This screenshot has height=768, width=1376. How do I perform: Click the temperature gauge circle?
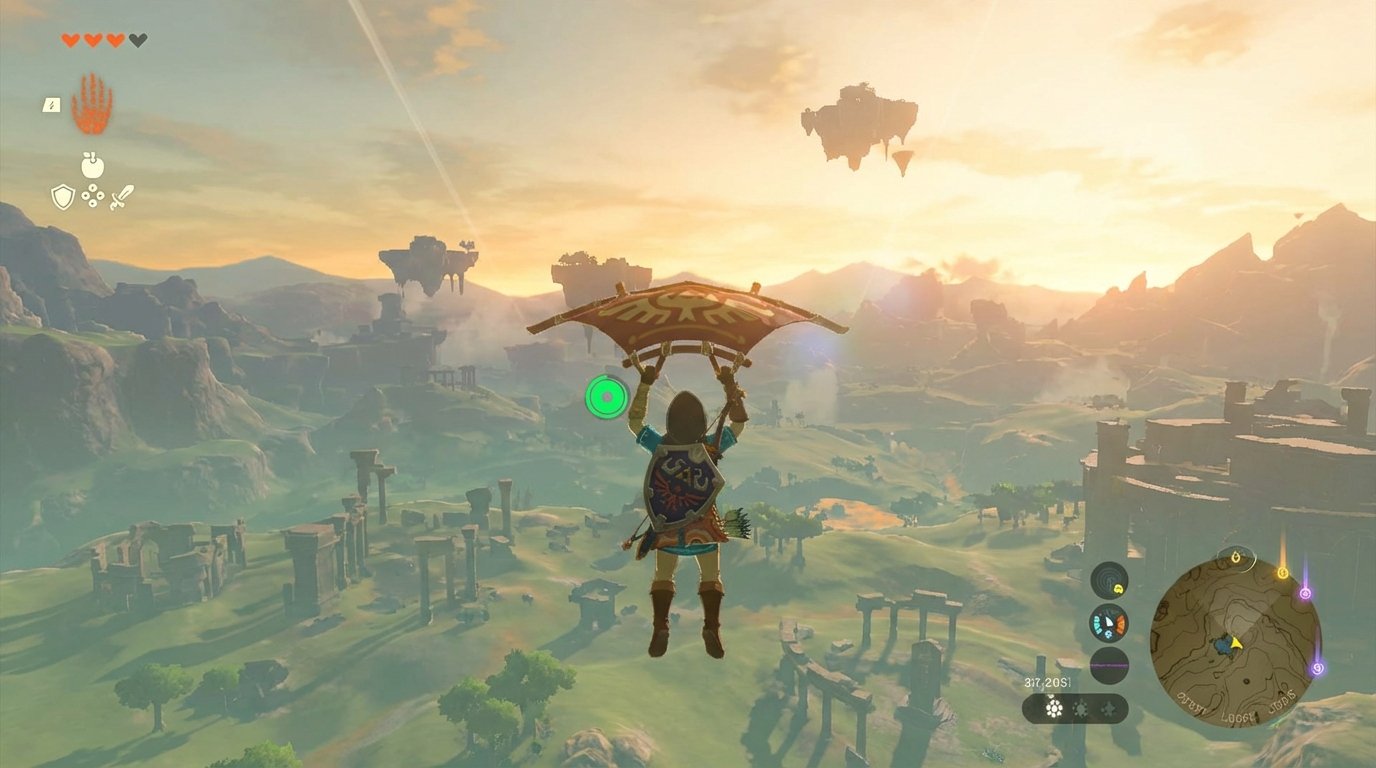point(1108,623)
